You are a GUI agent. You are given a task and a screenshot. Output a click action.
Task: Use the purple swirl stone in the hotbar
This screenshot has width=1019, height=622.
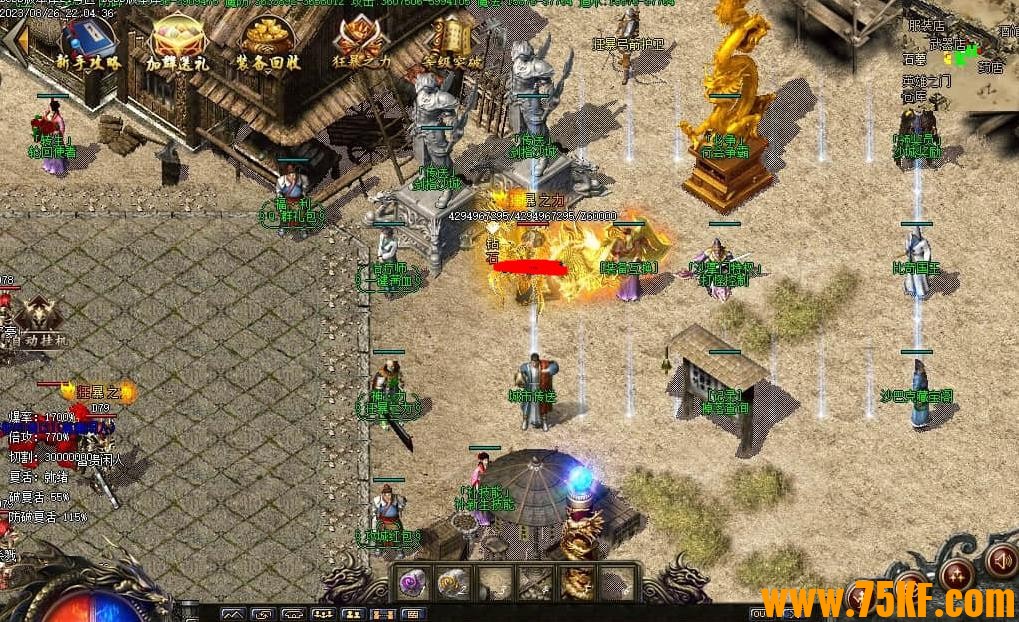412,582
